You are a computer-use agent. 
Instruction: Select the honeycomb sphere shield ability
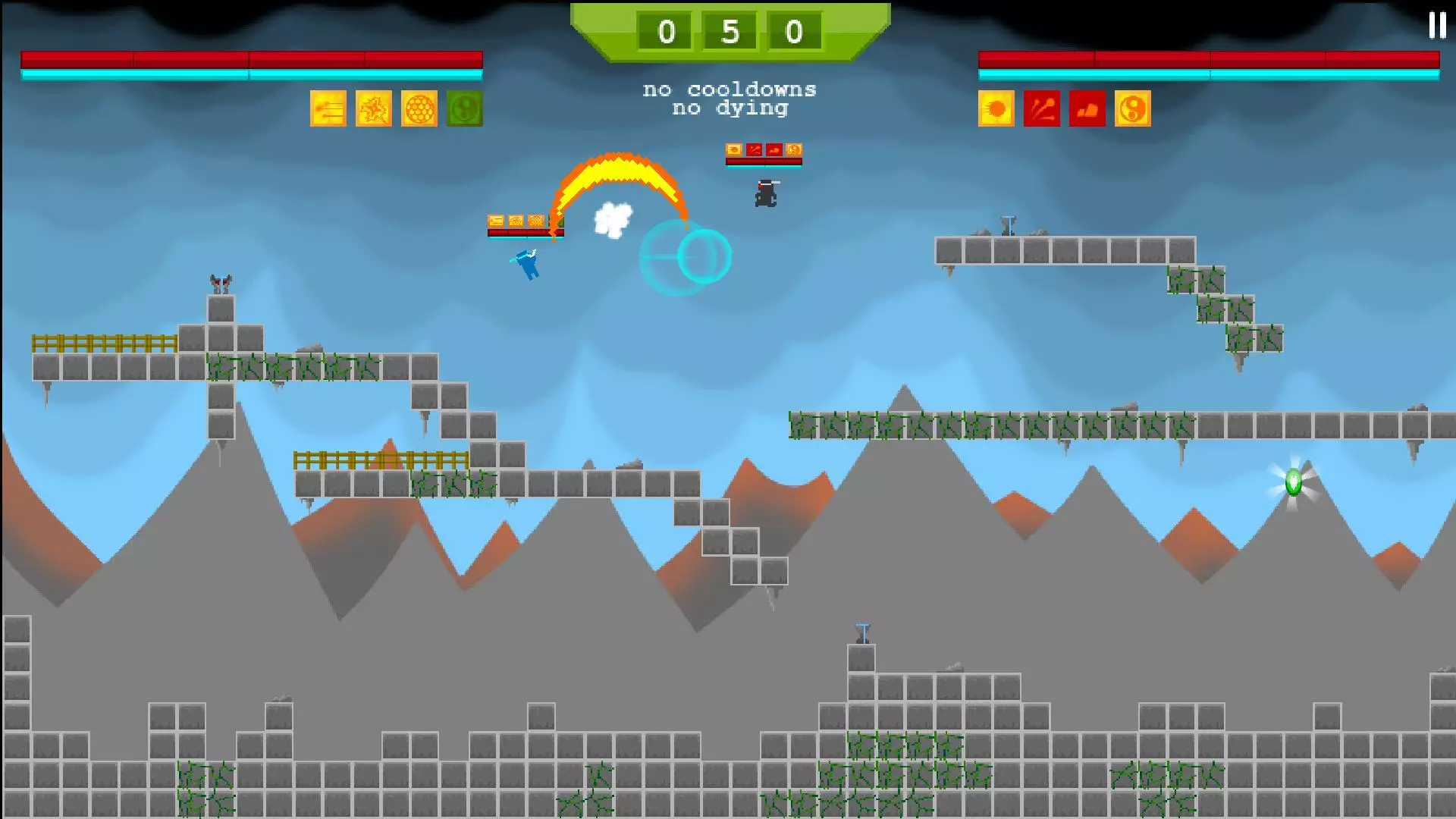(x=419, y=109)
